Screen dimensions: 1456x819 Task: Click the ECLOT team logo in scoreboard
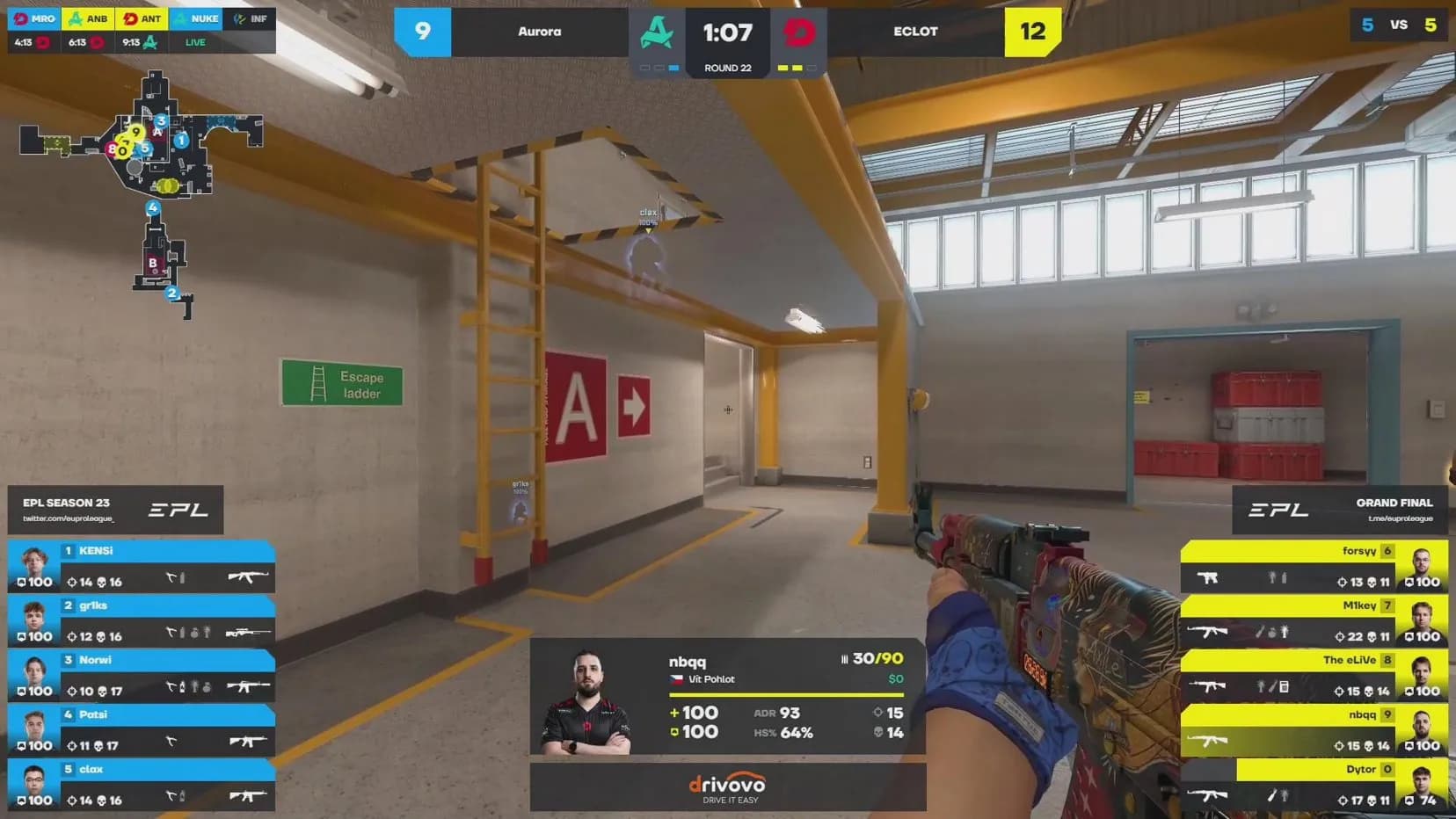pyautogui.click(x=799, y=33)
